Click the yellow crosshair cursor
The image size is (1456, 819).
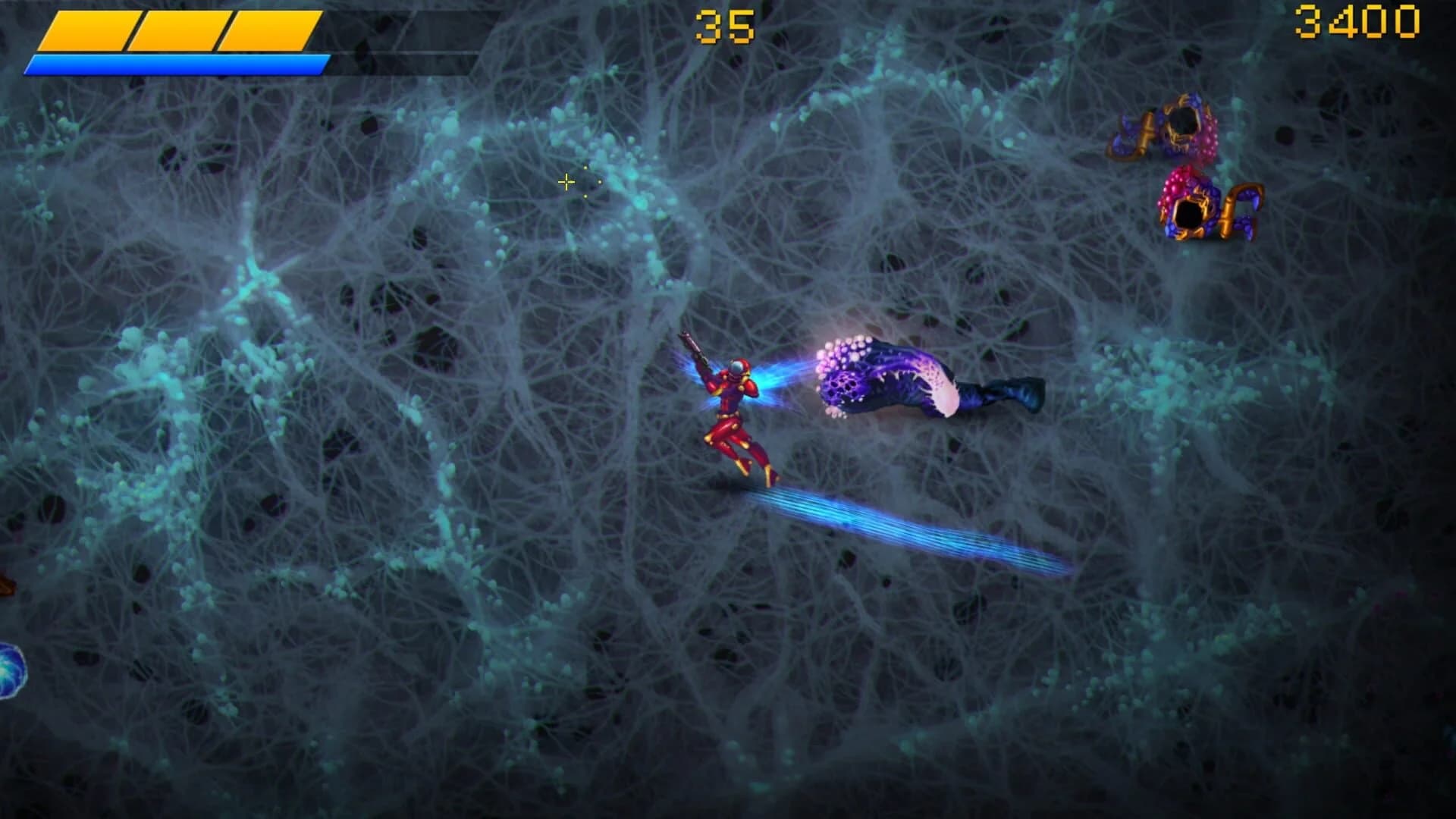point(566,181)
